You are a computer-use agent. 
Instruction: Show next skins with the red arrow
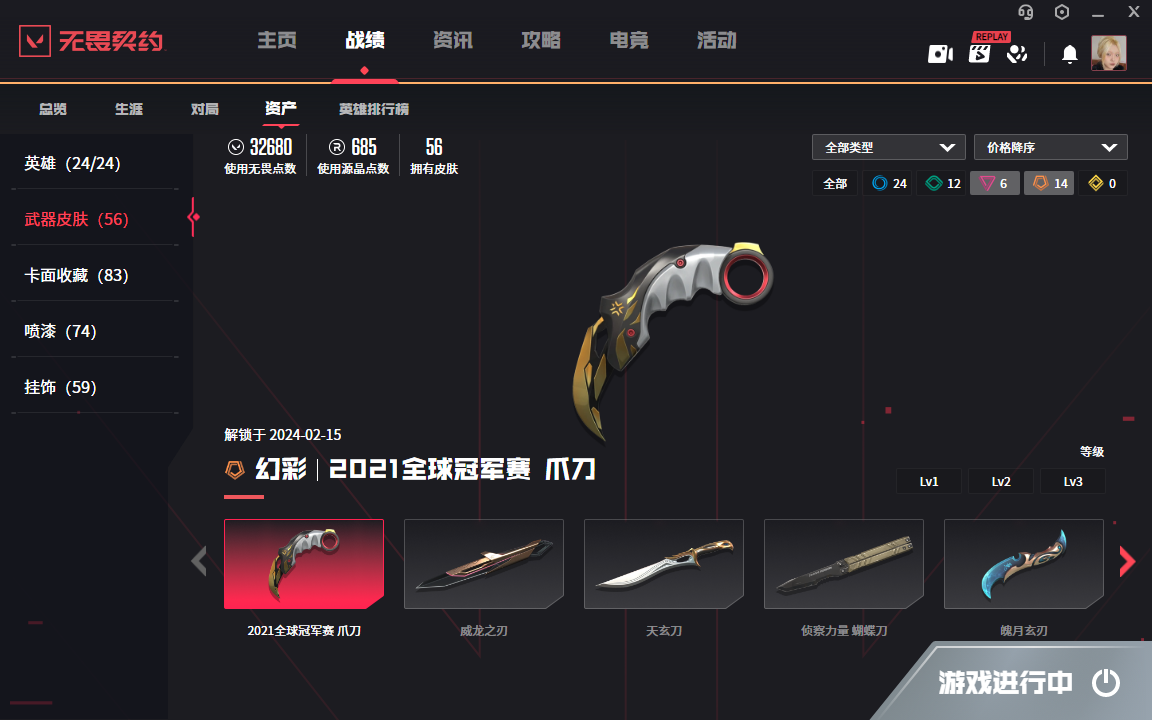click(1127, 562)
